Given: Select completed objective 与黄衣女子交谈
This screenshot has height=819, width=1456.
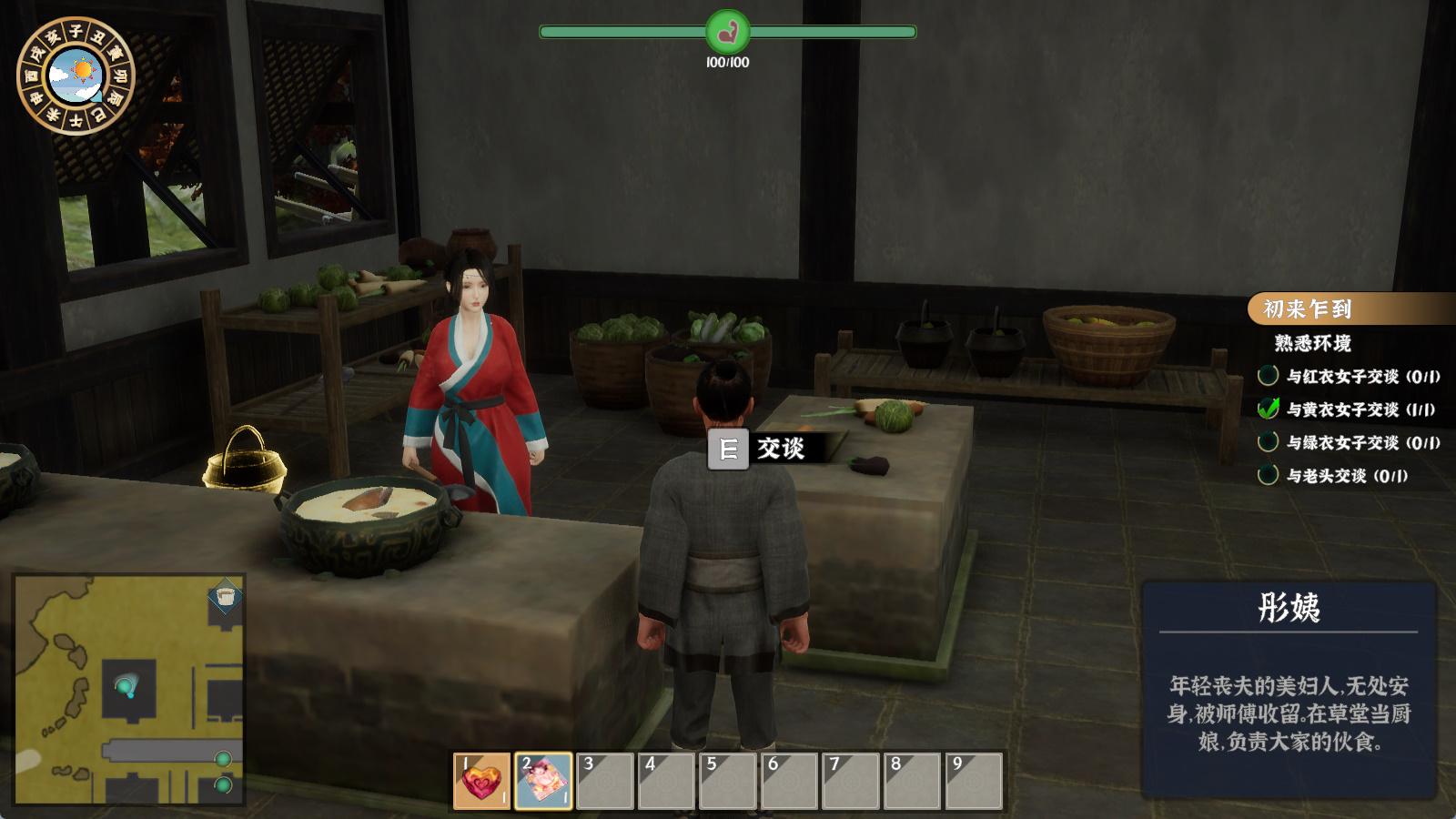Looking at the screenshot, I should [1350, 409].
